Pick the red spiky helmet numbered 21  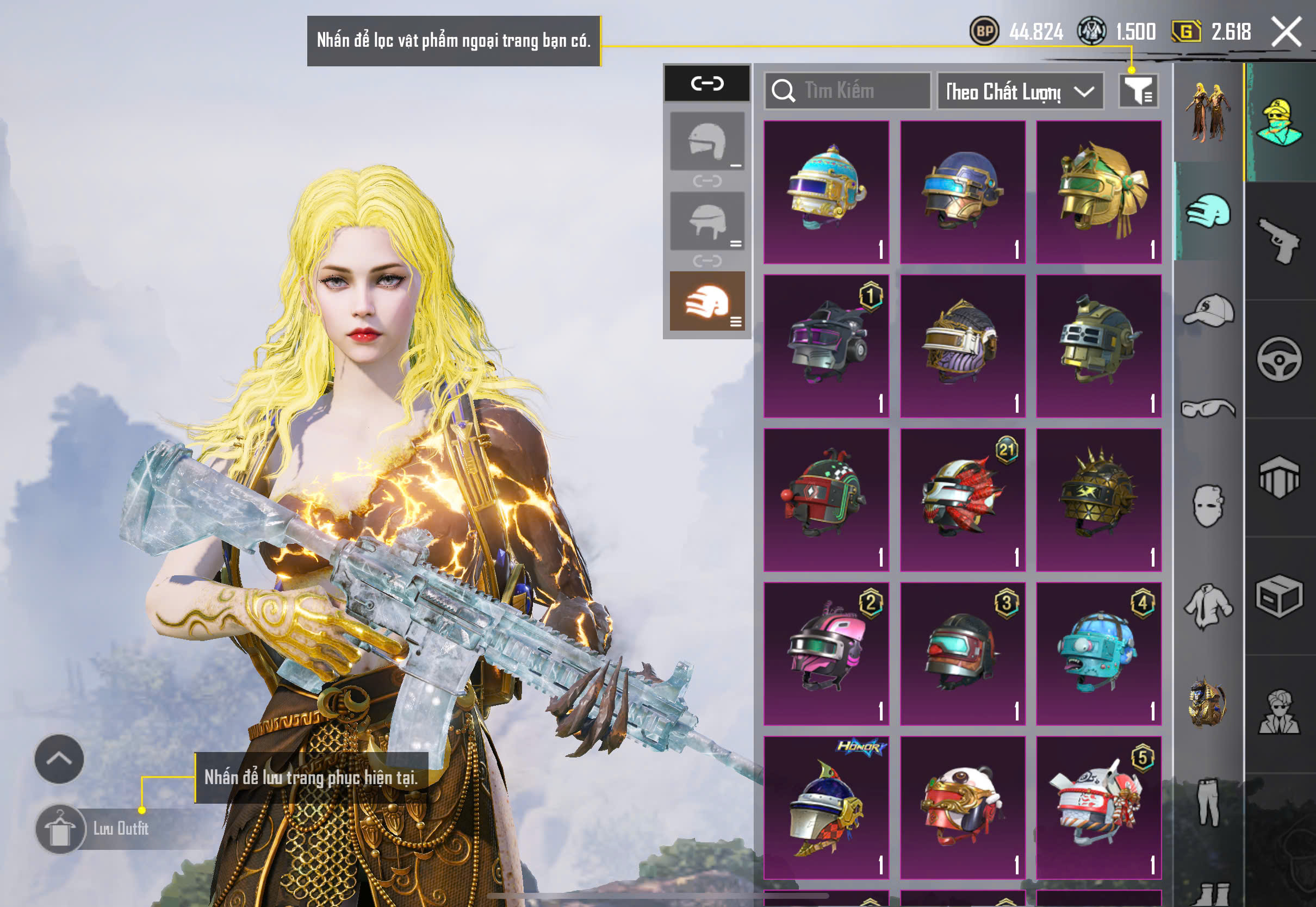tap(963, 500)
